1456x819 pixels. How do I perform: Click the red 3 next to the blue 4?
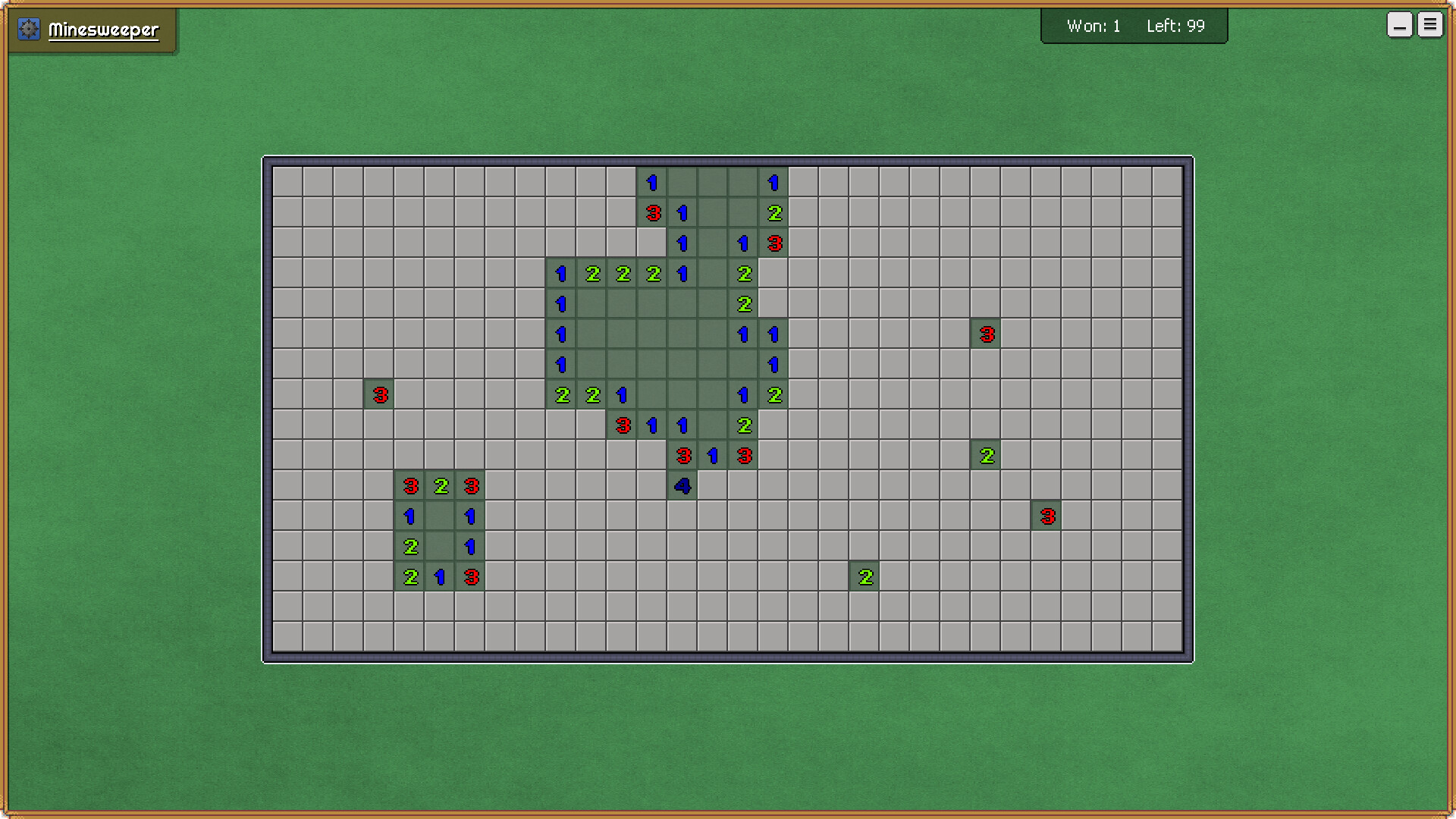[683, 455]
